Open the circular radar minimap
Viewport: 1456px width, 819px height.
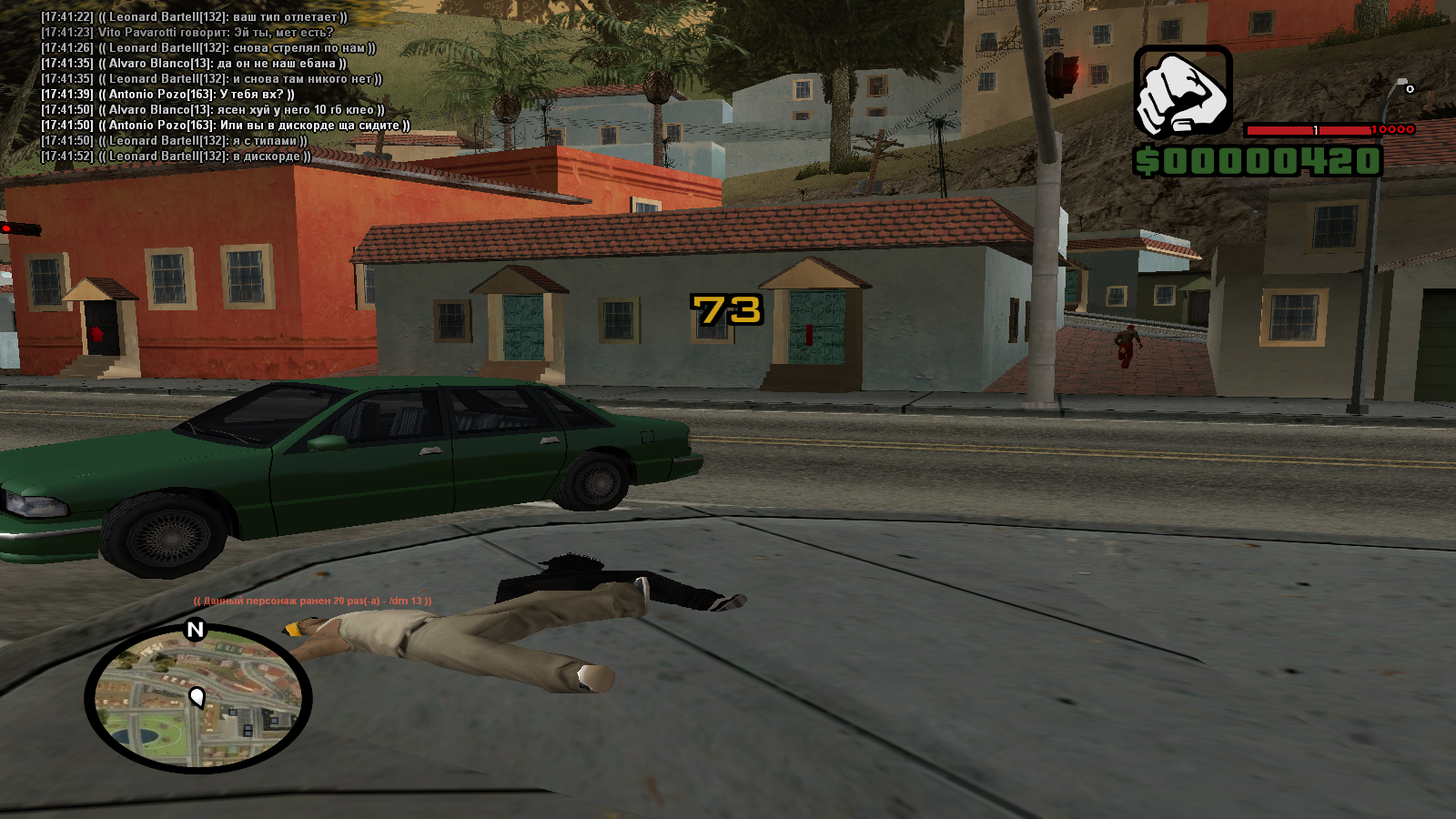pyautogui.click(x=198, y=699)
